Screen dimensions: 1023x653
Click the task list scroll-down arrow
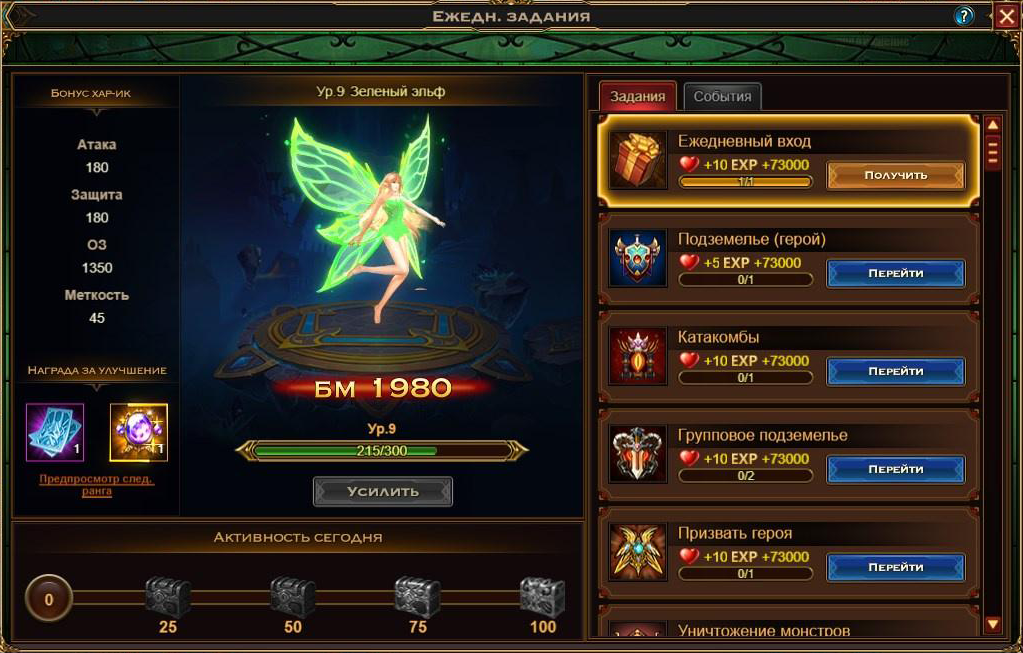[x=993, y=625]
